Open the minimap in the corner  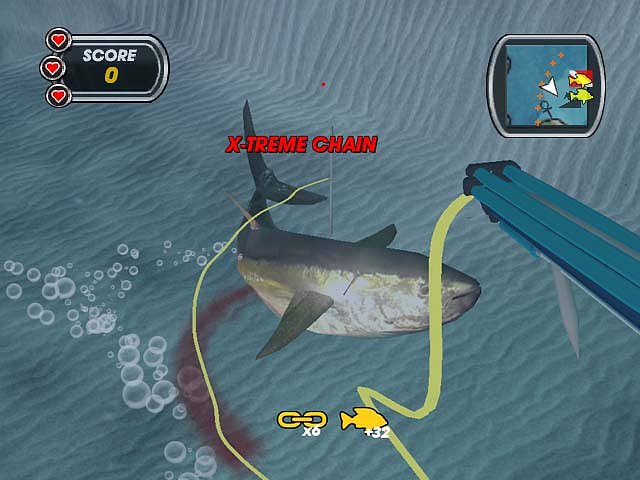(x=546, y=85)
